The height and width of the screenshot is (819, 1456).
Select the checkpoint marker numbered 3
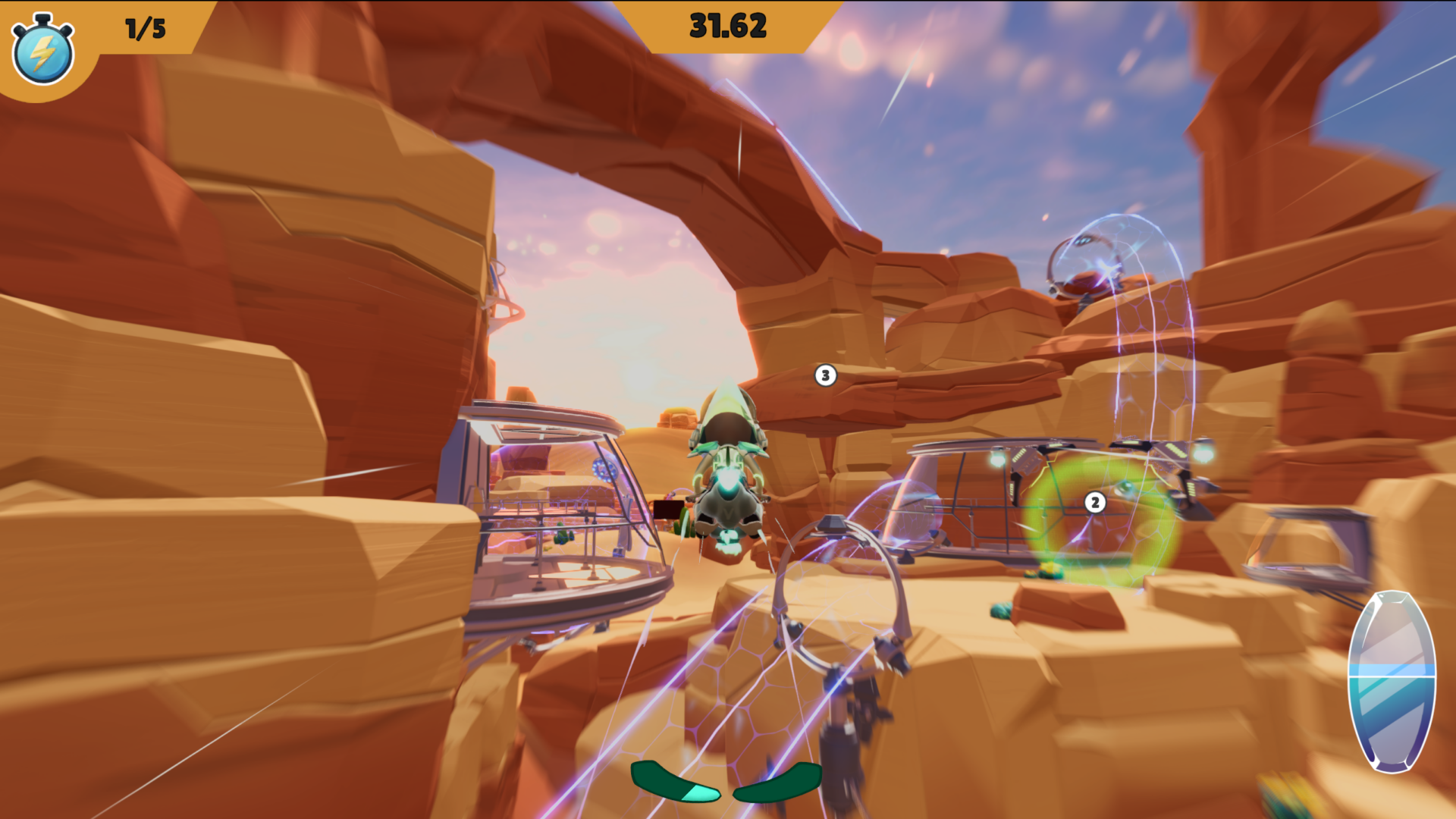825,375
